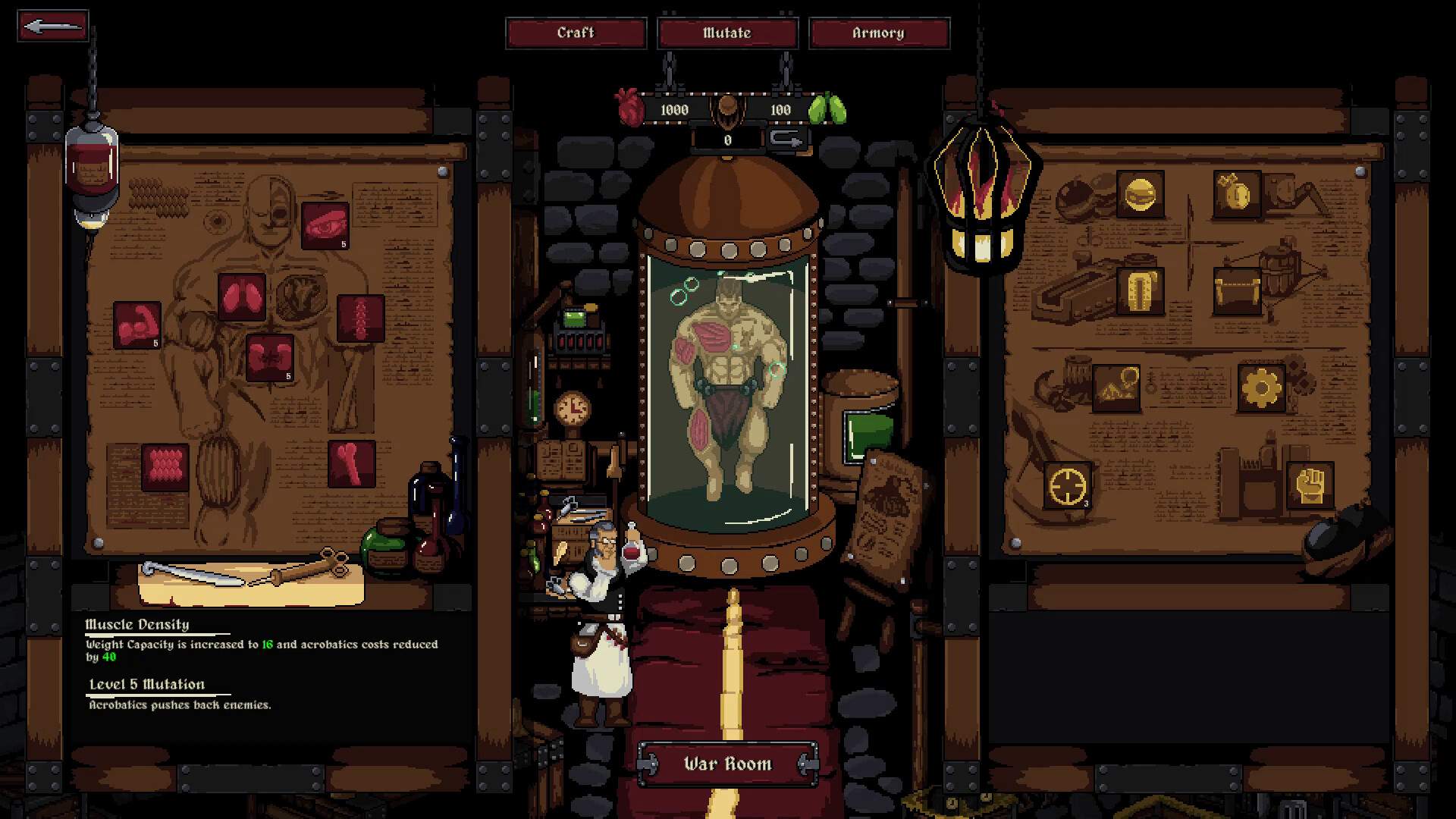
Task: Click the War Room button
Action: pyautogui.click(x=727, y=764)
